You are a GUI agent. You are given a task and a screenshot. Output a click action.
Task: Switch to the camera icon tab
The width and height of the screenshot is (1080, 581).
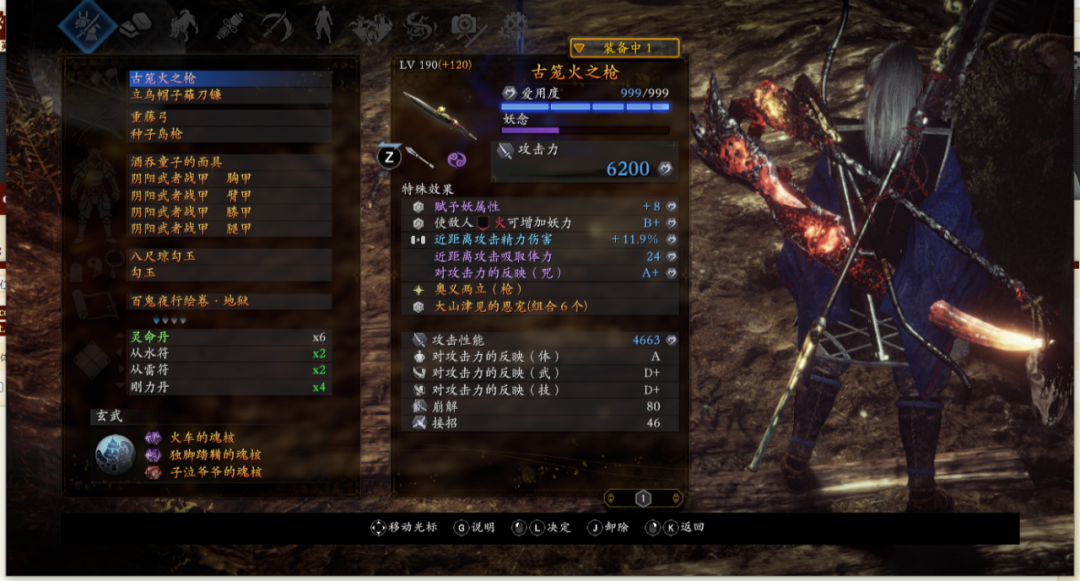pos(463,25)
